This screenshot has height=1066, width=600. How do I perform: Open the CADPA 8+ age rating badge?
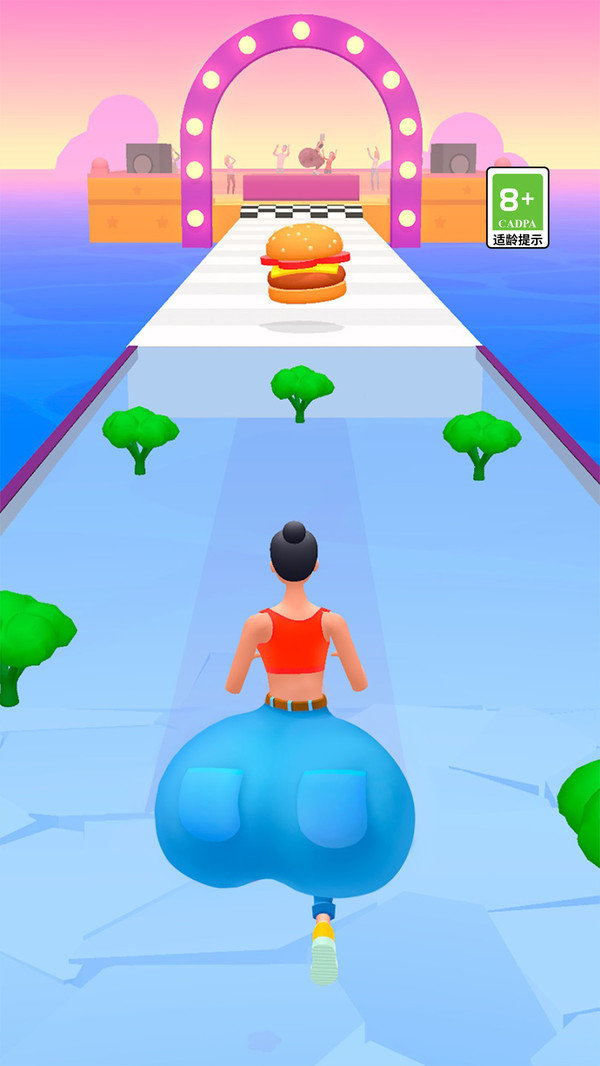[x=517, y=207]
